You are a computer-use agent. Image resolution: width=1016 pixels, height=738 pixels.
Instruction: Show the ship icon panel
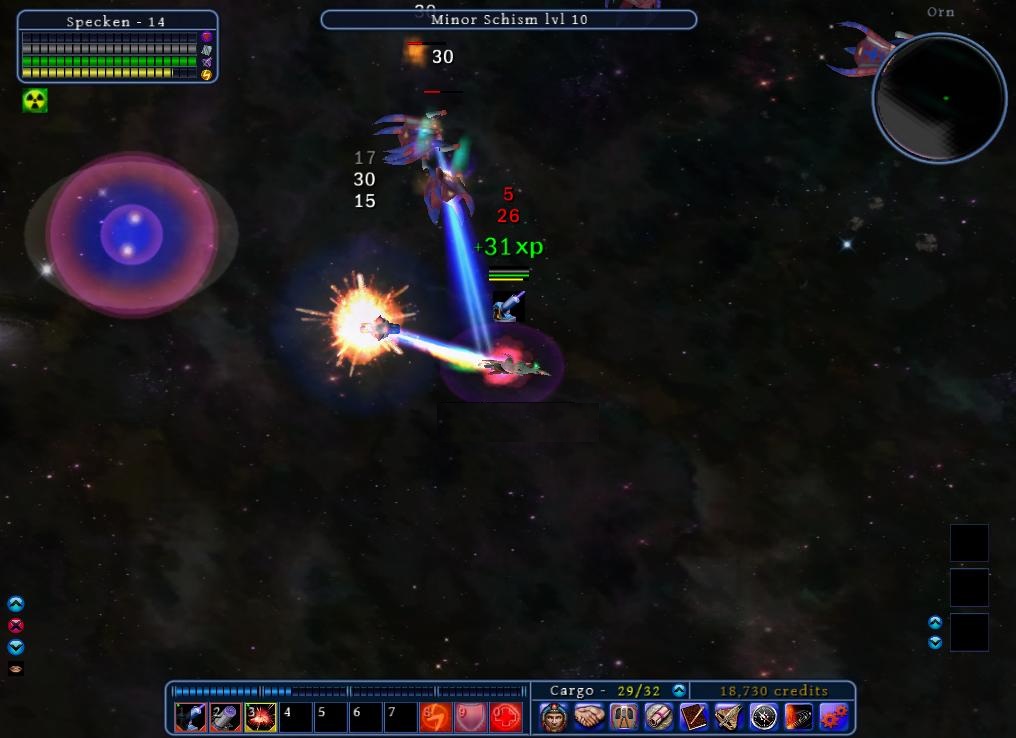(x=729, y=717)
